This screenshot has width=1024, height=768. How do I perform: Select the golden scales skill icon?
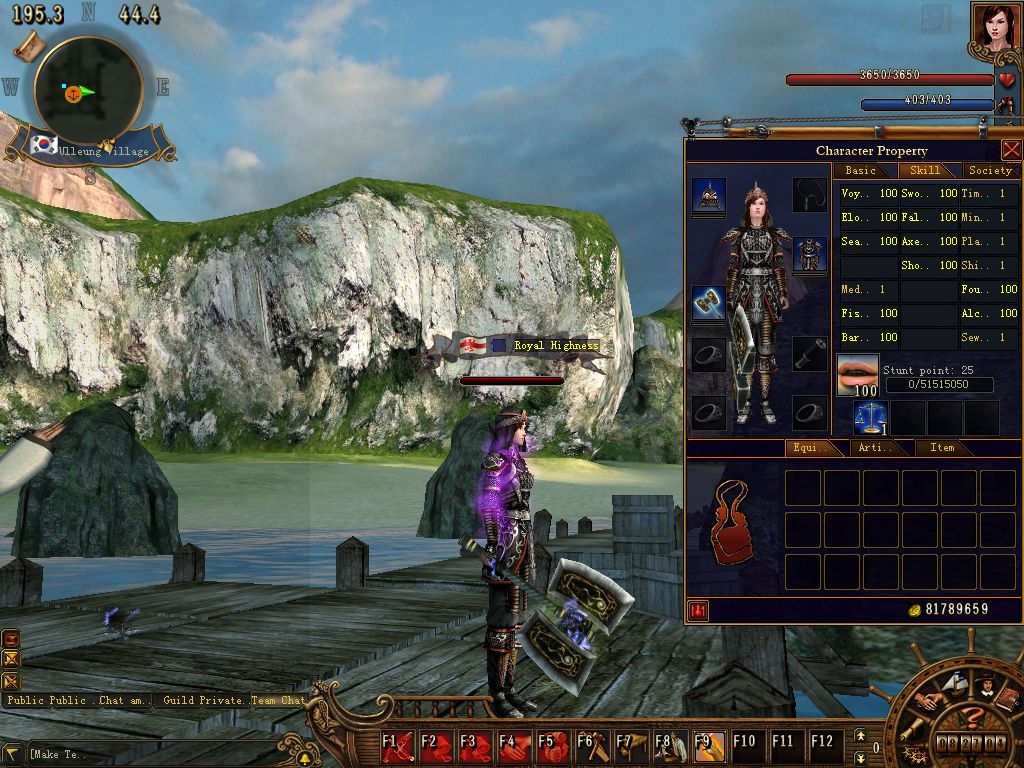[x=870, y=417]
